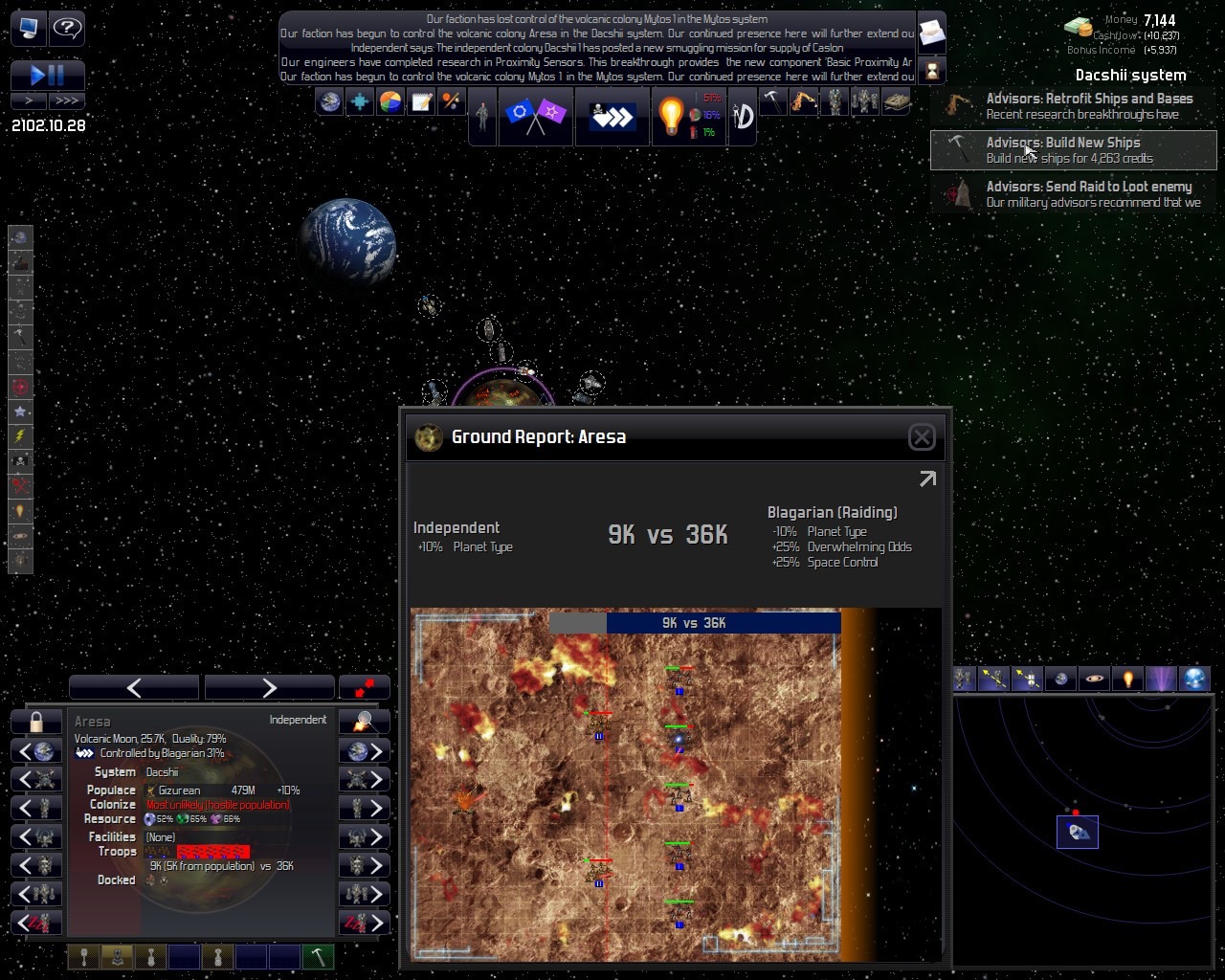This screenshot has height=980, width=1225.
Task: Open the diplomacy crossed flags screen
Action: coord(534,117)
